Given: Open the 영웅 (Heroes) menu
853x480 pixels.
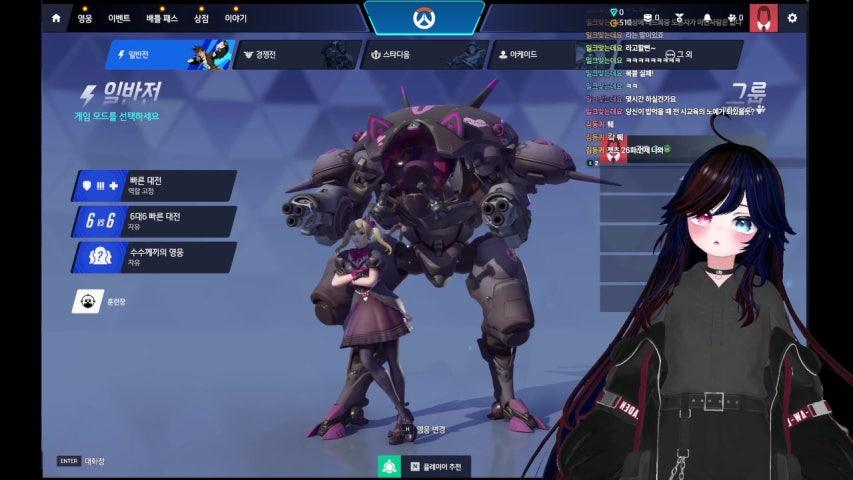Looking at the screenshot, I should point(85,18).
